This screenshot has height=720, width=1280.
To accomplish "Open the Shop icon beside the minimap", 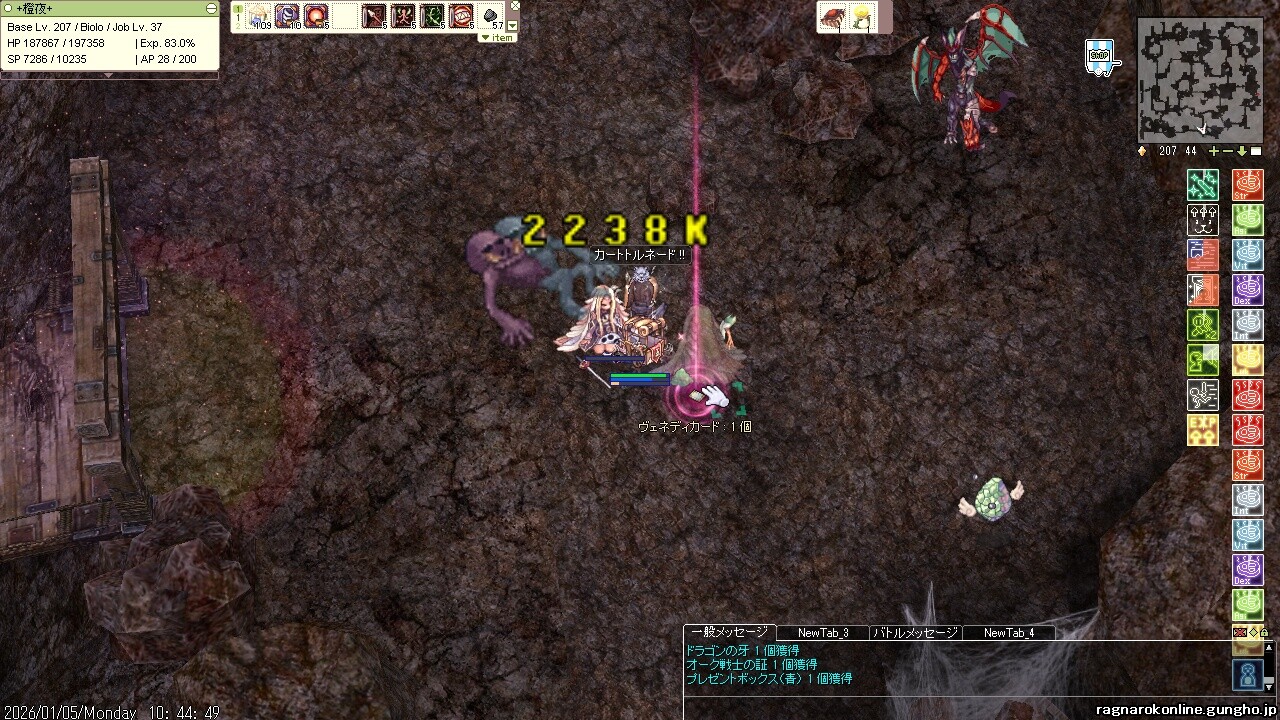I will point(1099,56).
